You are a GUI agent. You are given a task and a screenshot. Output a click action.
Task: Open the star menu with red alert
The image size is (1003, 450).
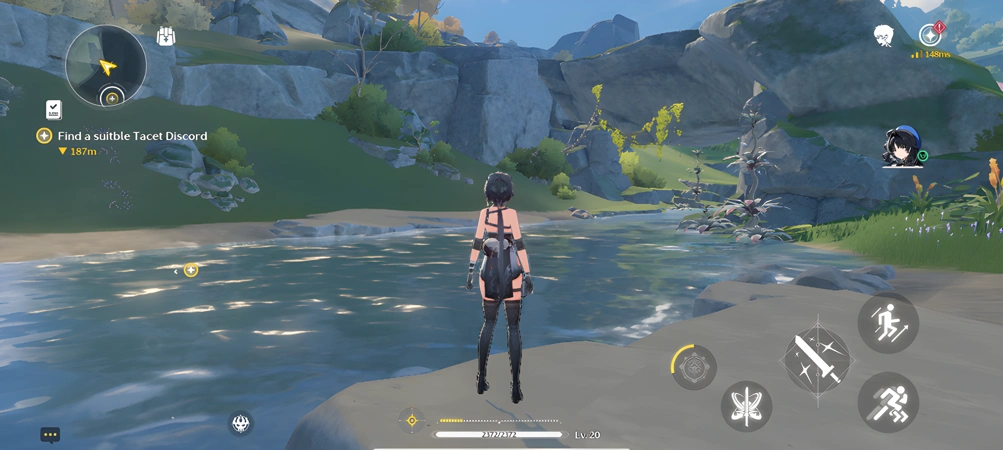(x=931, y=35)
